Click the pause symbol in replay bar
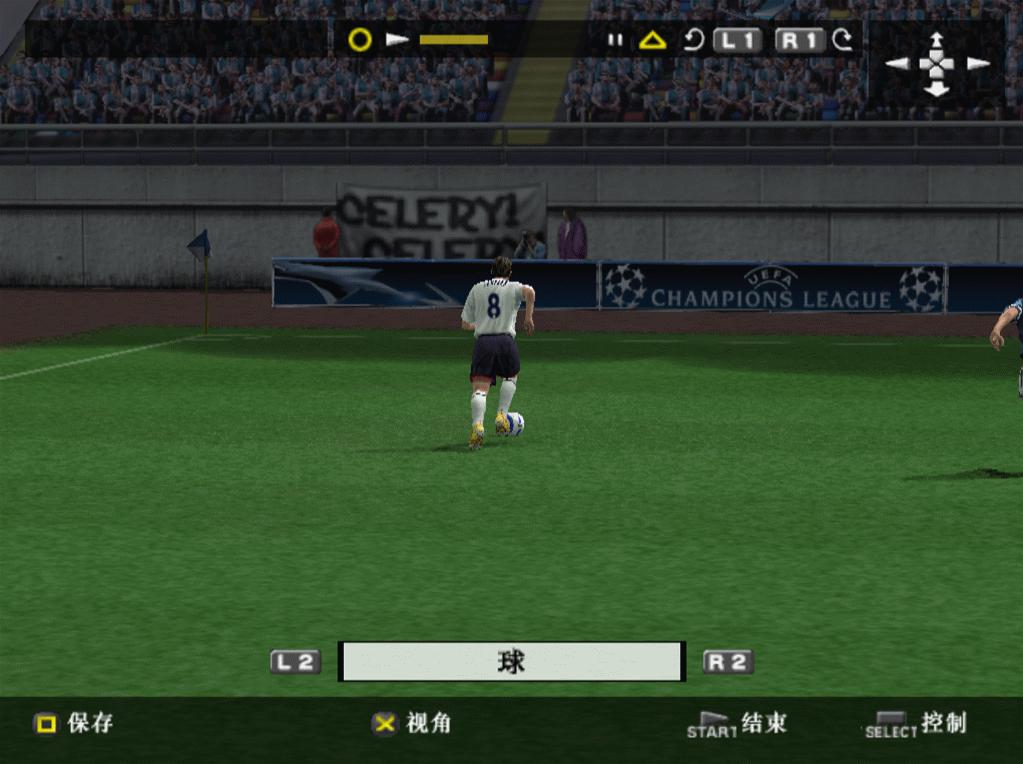The height and width of the screenshot is (764, 1023). [x=615, y=41]
